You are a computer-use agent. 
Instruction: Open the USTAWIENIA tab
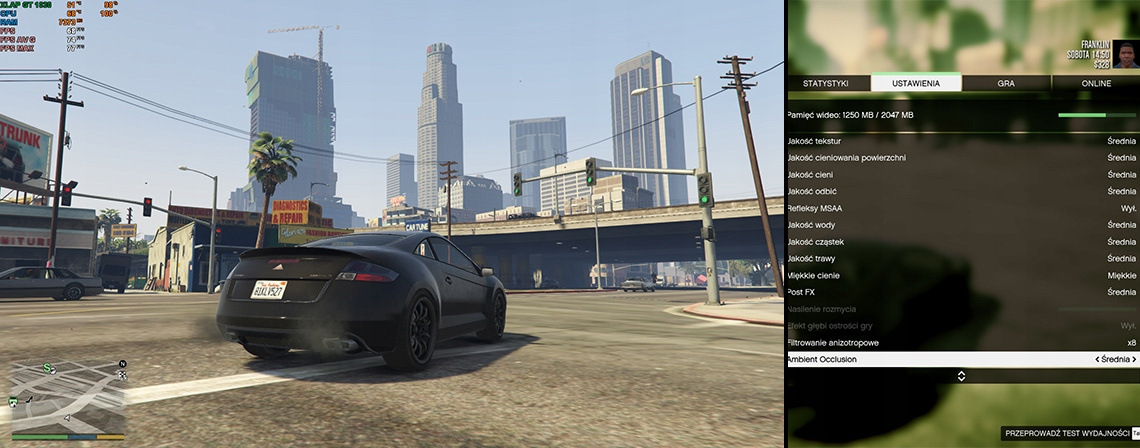[x=916, y=83]
